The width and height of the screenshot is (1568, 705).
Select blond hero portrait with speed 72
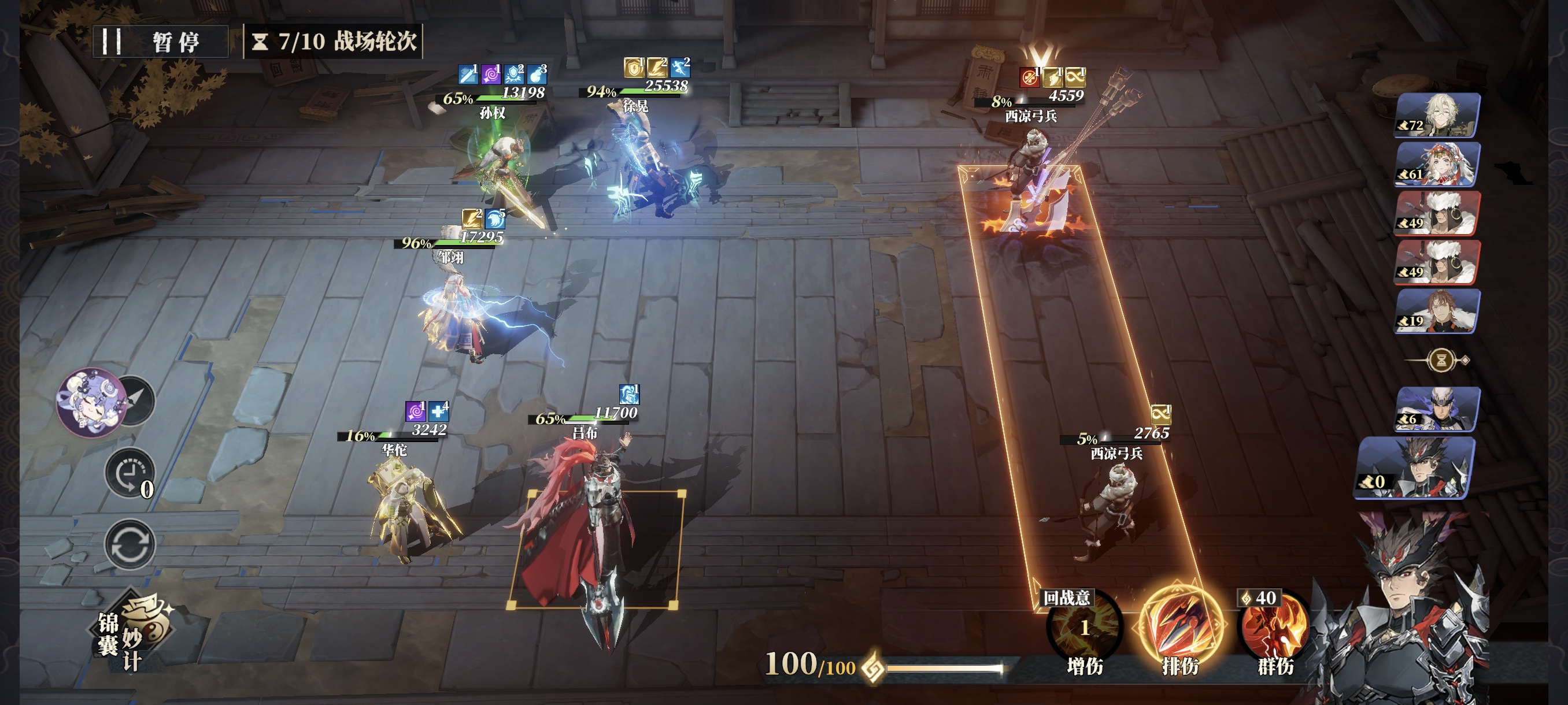click(1437, 115)
